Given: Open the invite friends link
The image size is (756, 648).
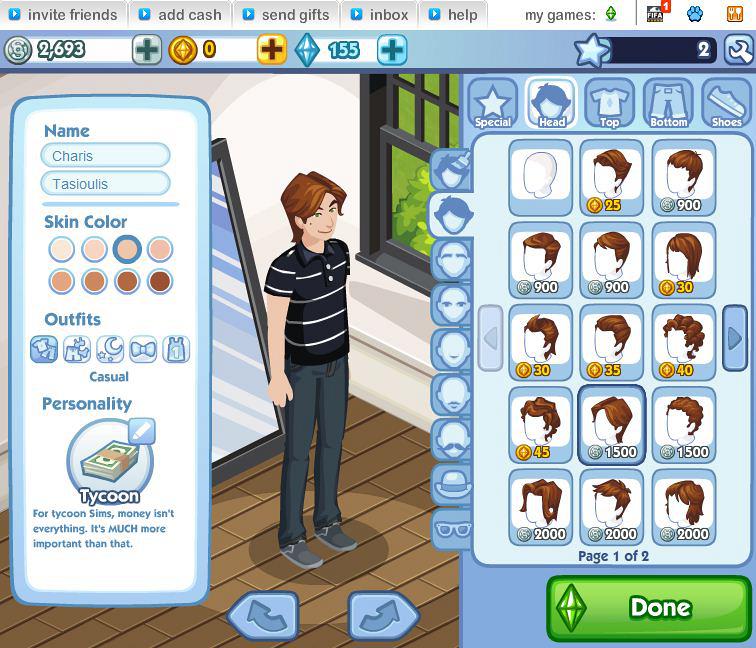Looking at the screenshot, I should 63,15.
